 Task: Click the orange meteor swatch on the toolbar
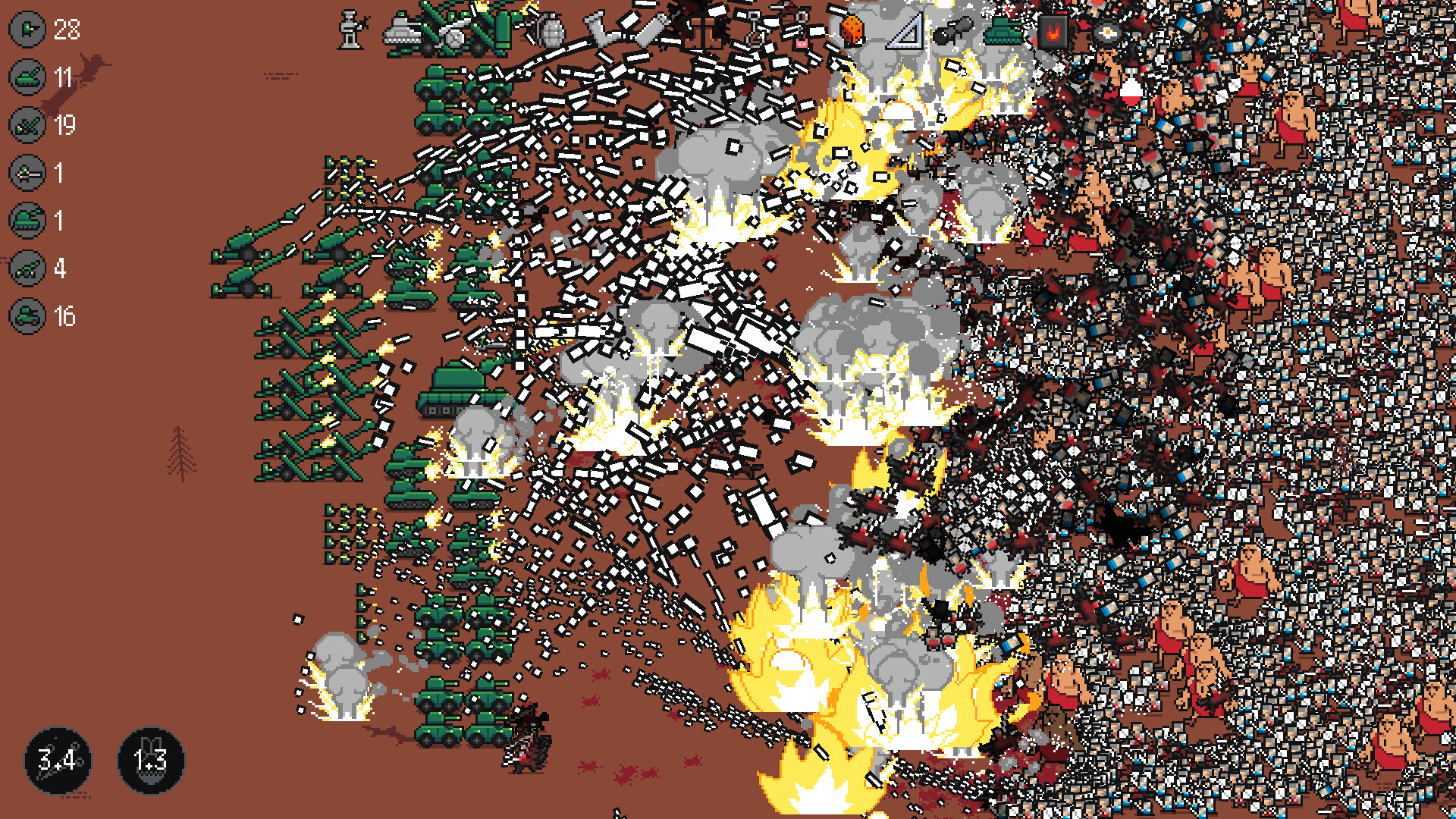coord(852,28)
